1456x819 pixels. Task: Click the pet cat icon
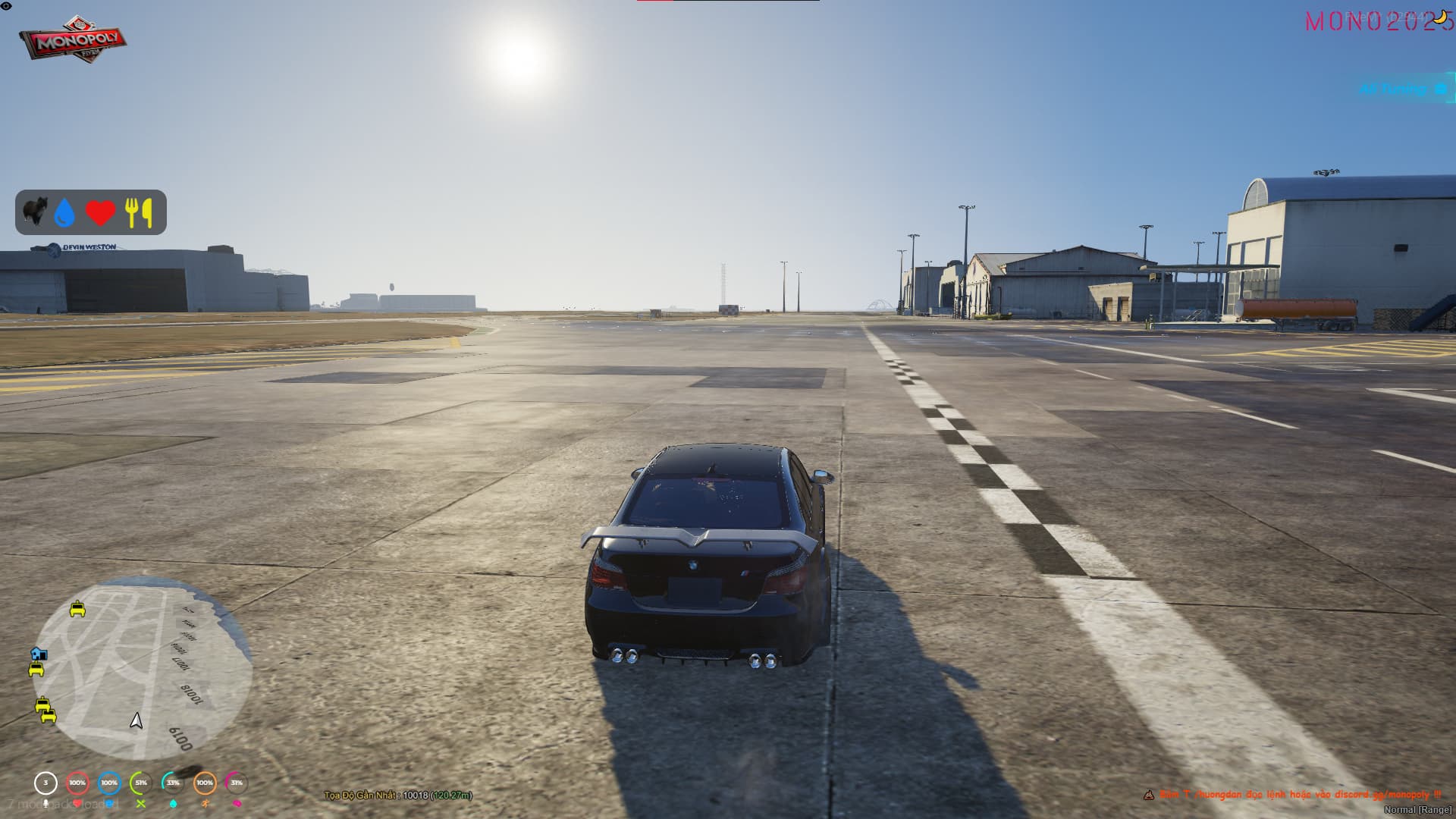point(33,212)
